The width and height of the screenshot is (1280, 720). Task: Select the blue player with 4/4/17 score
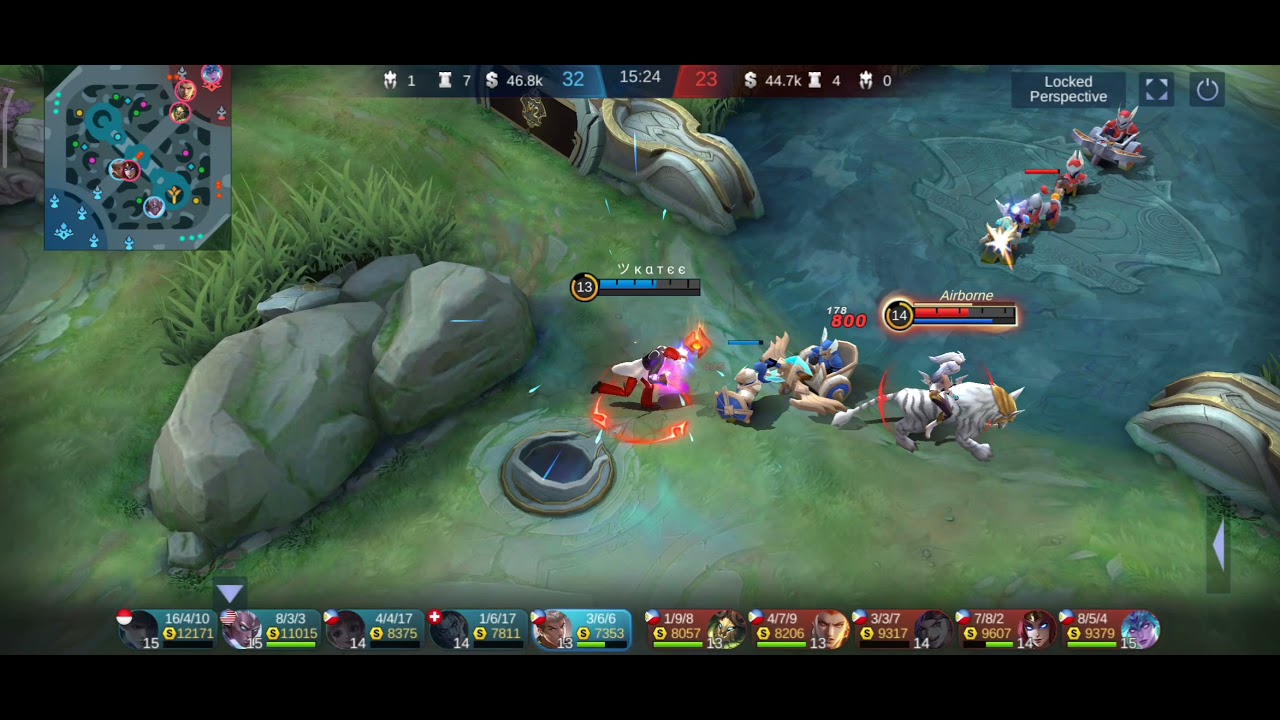(374, 629)
